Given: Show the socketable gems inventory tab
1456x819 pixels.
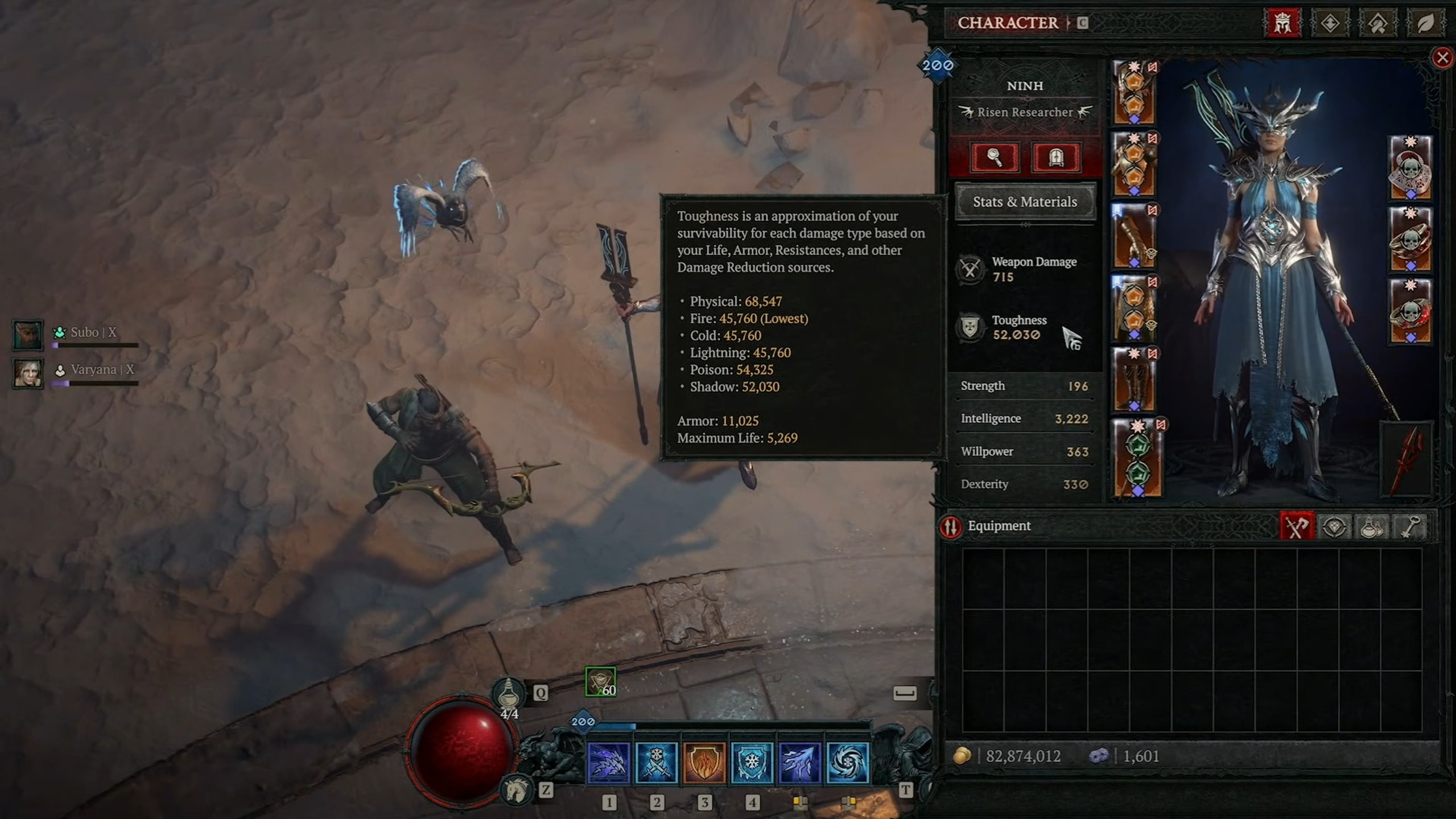Looking at the screenshot, I should 1334,526.
